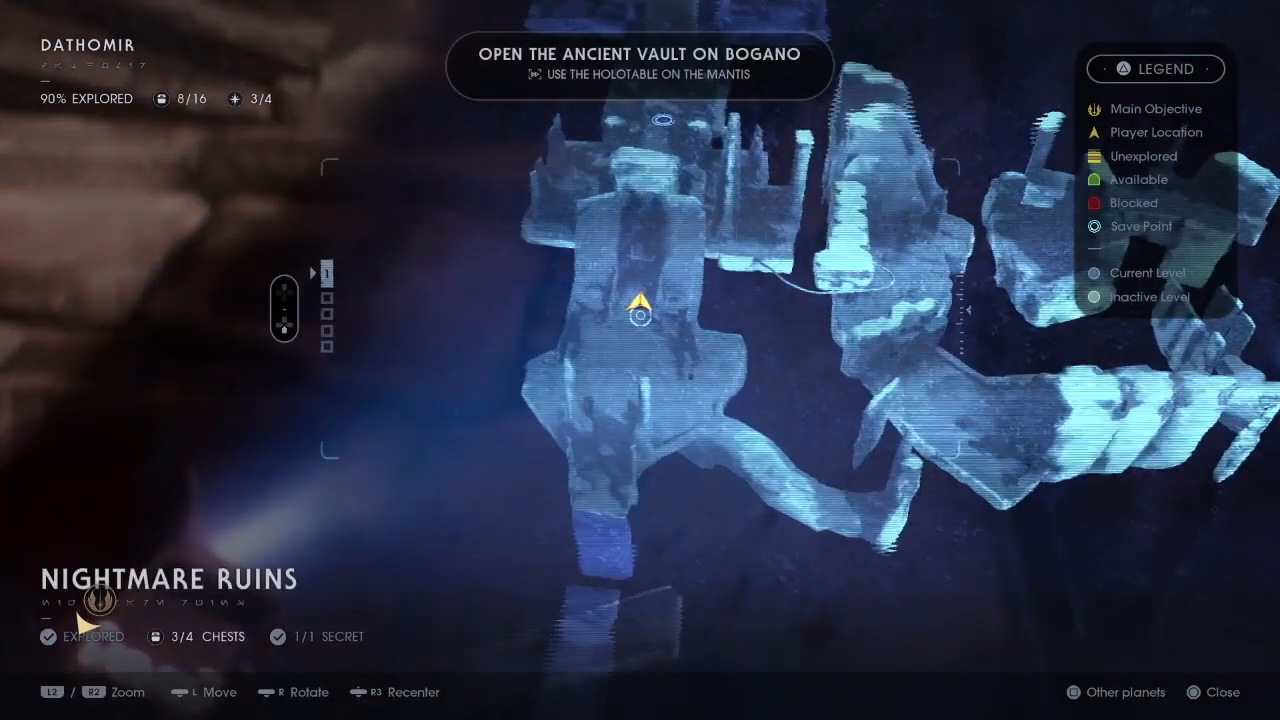
Task: Open the Other Planets view
Action: click(1116, 692)
